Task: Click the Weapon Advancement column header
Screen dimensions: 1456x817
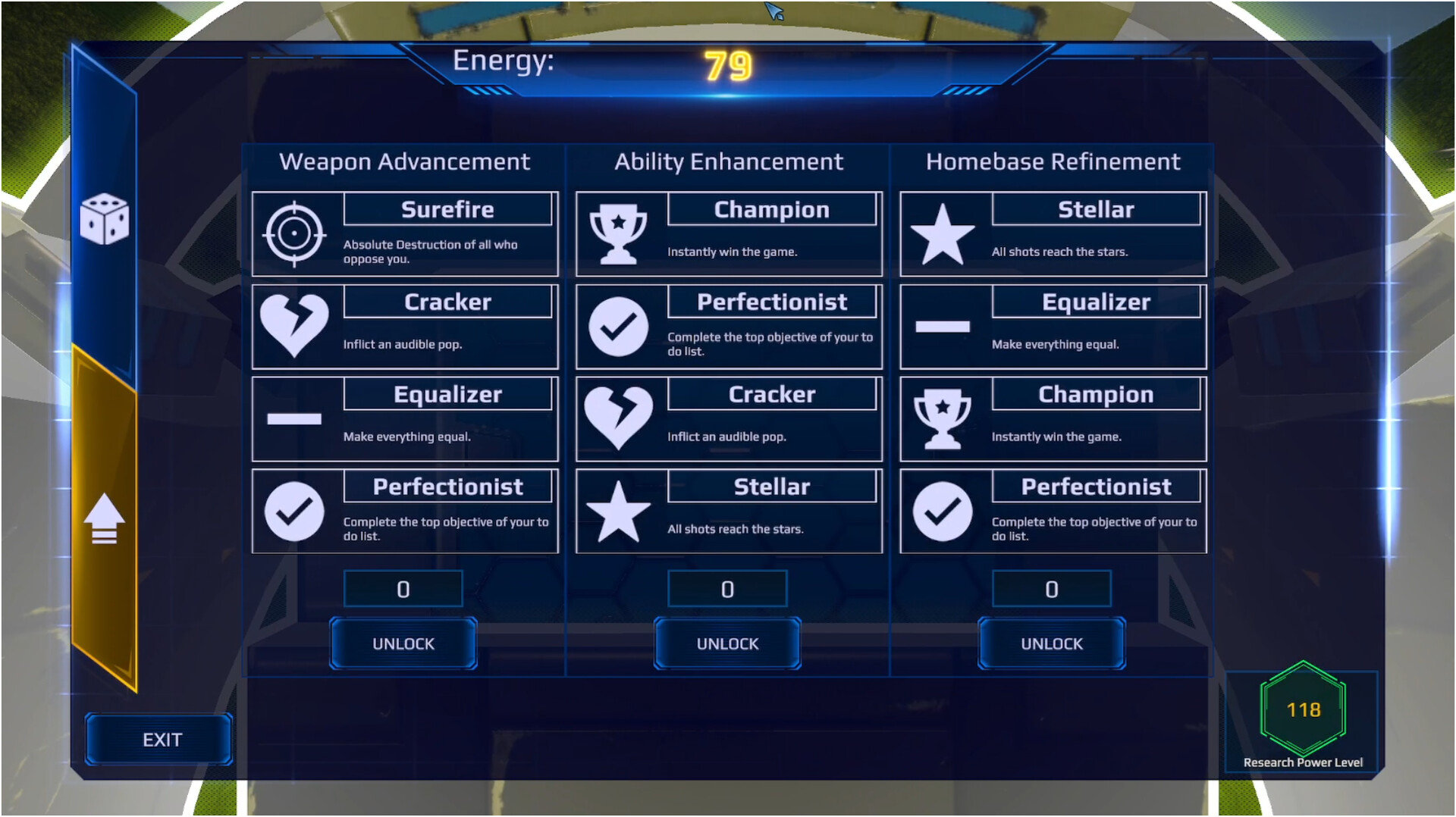Action: point(405,161)
